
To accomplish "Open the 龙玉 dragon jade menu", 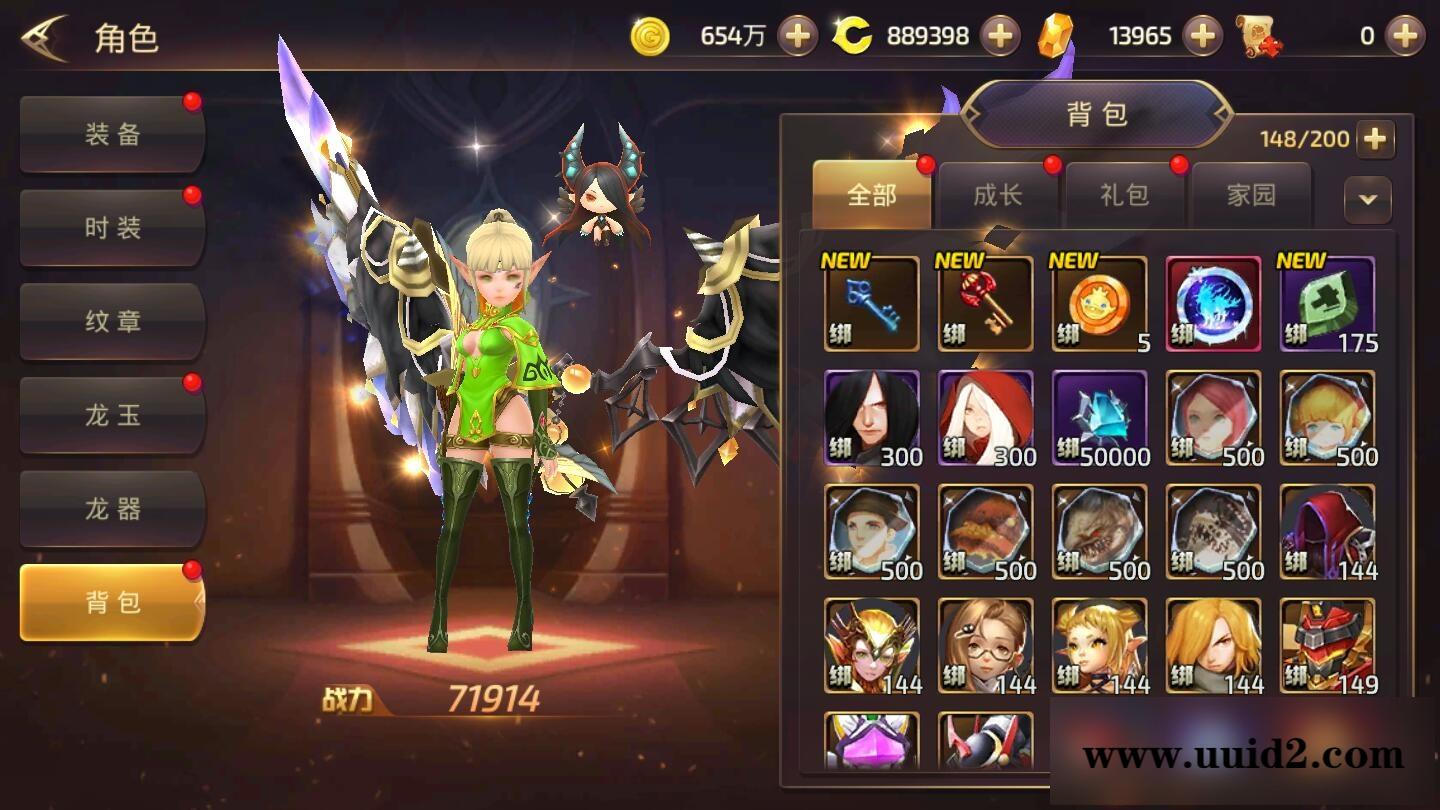I will click(112, 415).
